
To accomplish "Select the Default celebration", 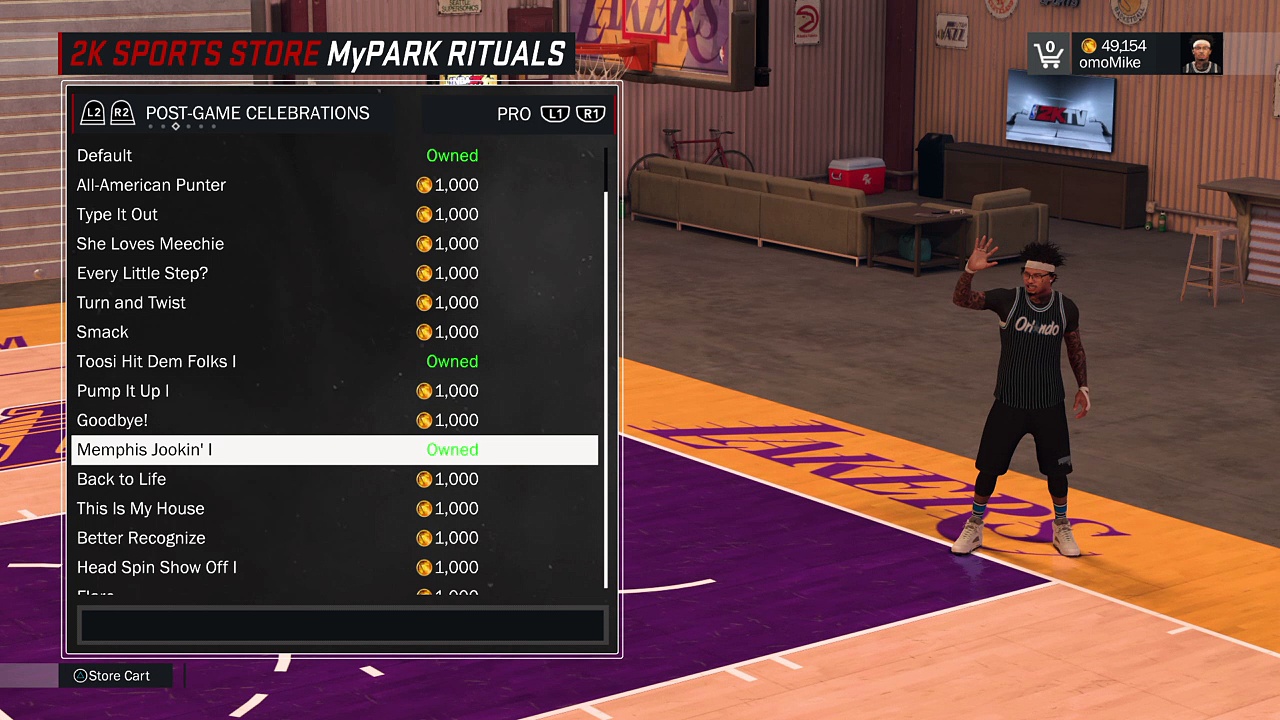I will [105, 156].
